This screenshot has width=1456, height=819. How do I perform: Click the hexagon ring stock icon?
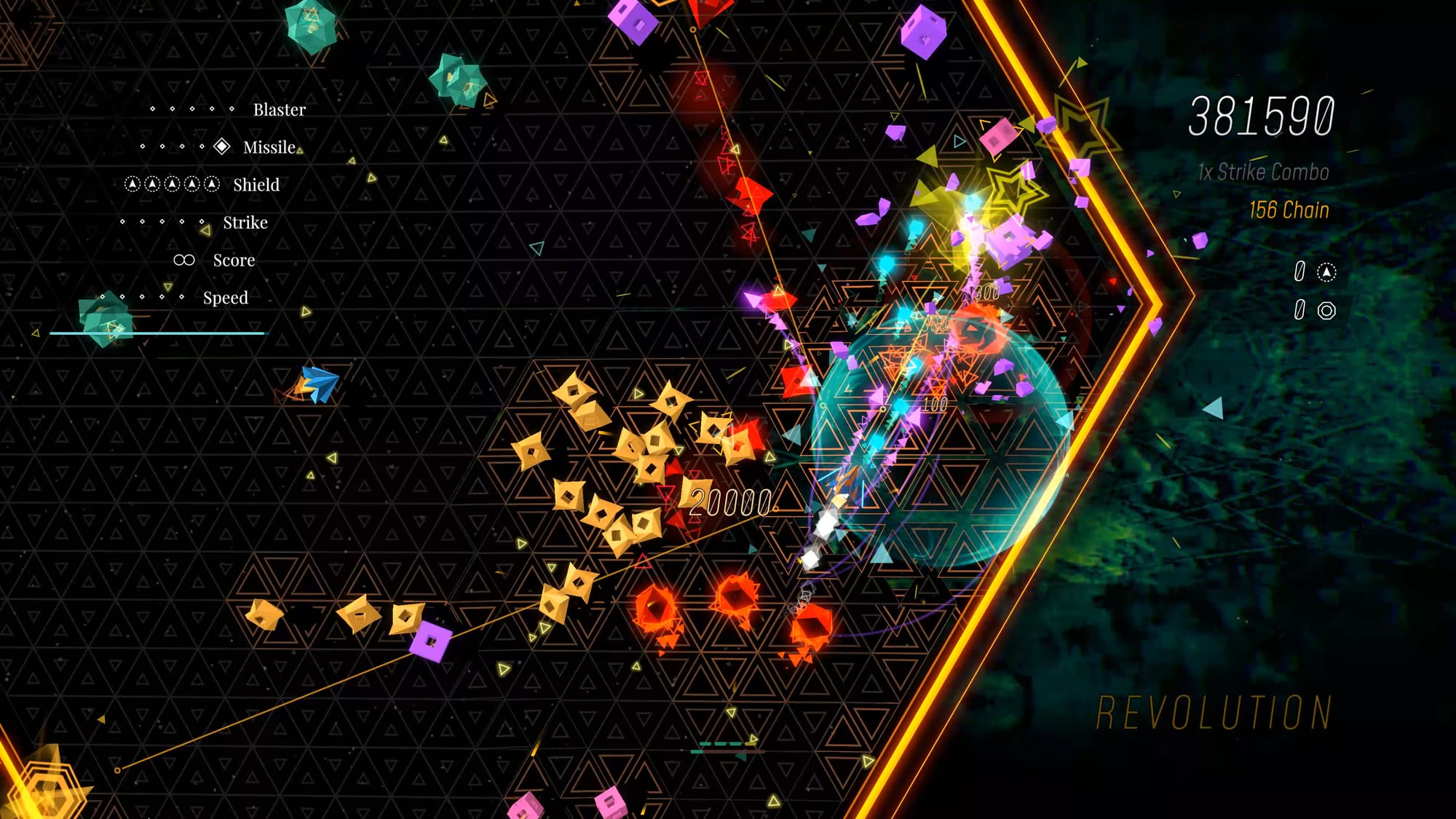pyautogui.click(x=1326, y=311)
